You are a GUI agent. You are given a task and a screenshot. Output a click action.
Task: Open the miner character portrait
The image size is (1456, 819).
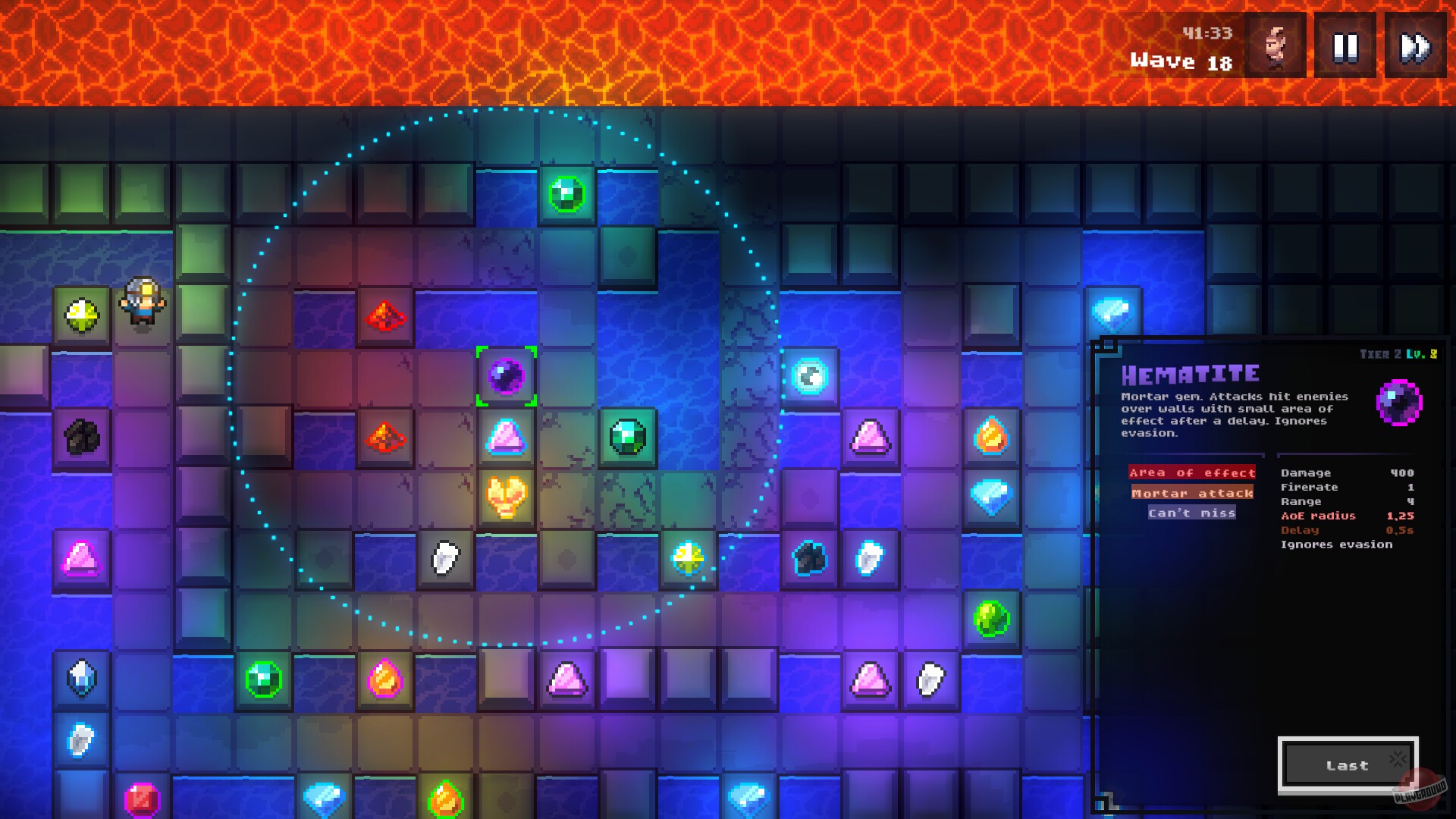coord(1273,45)
